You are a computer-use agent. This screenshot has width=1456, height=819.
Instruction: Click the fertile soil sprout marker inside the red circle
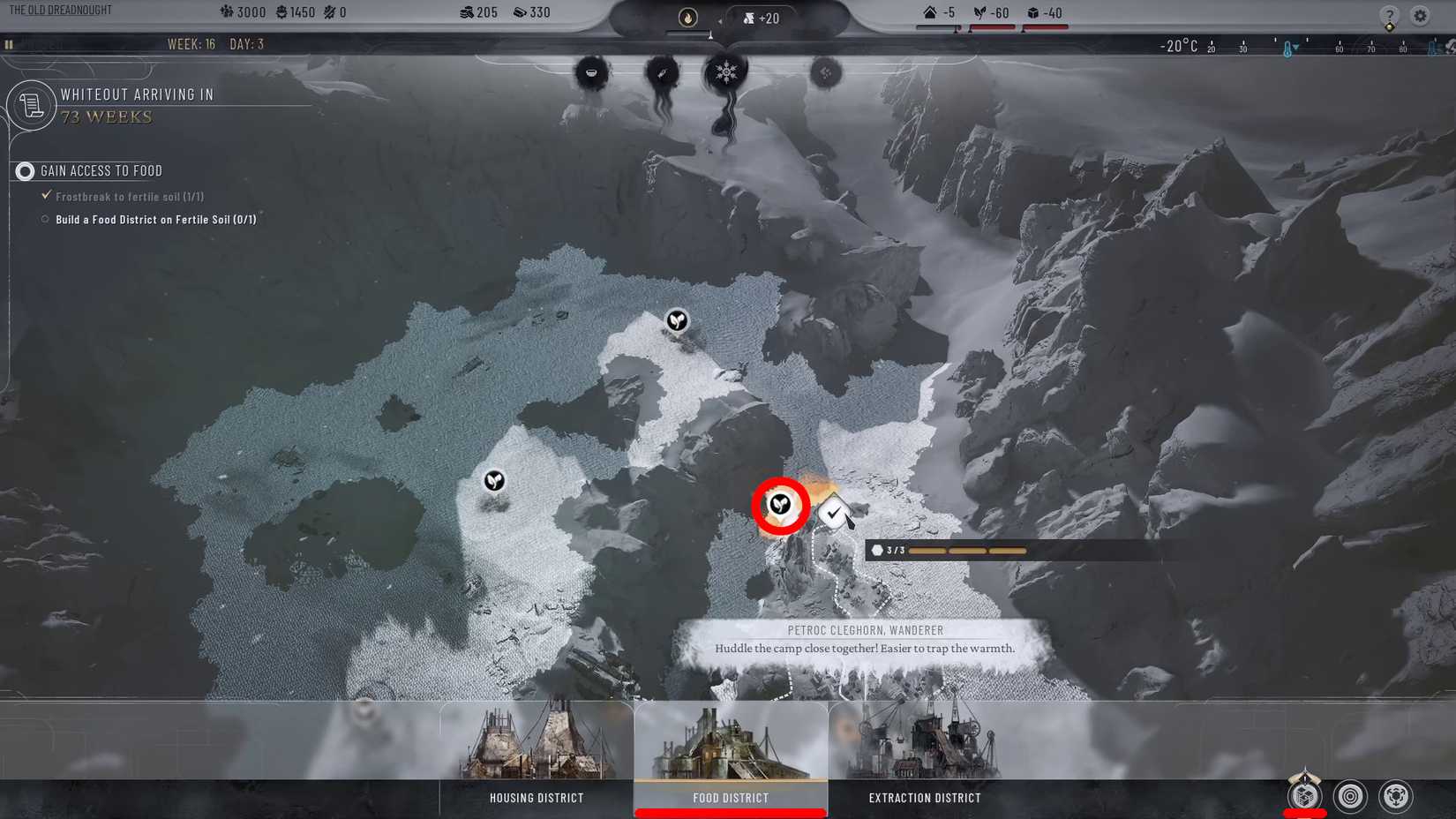pos(780,506)
